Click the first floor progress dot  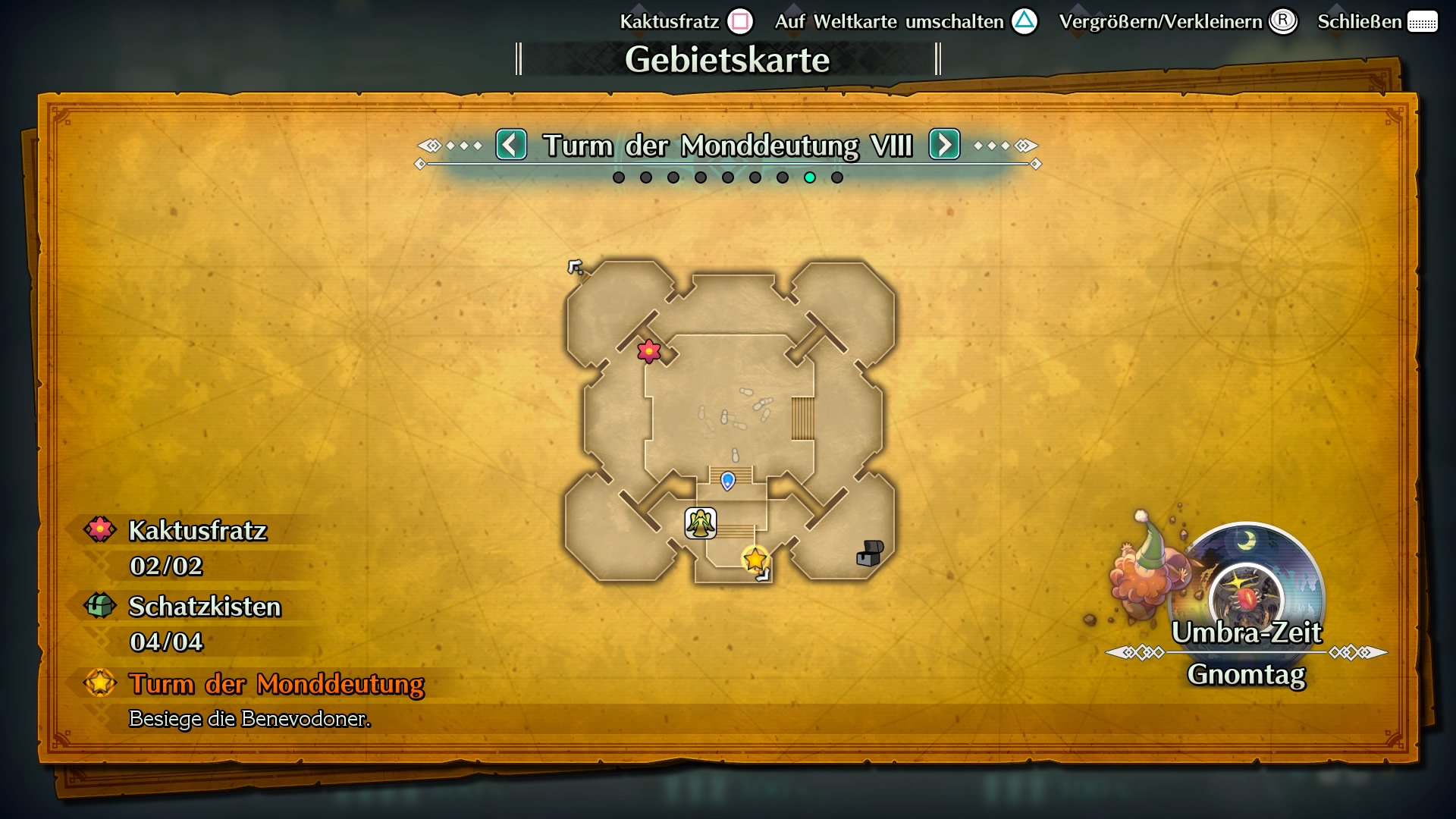[x=619, y=178]
